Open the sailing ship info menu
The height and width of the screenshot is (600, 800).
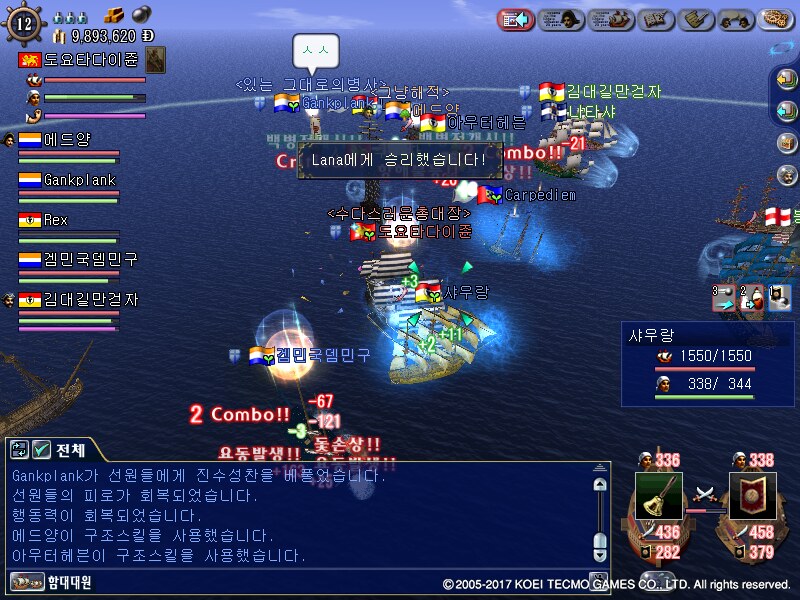tap(611, 19)
